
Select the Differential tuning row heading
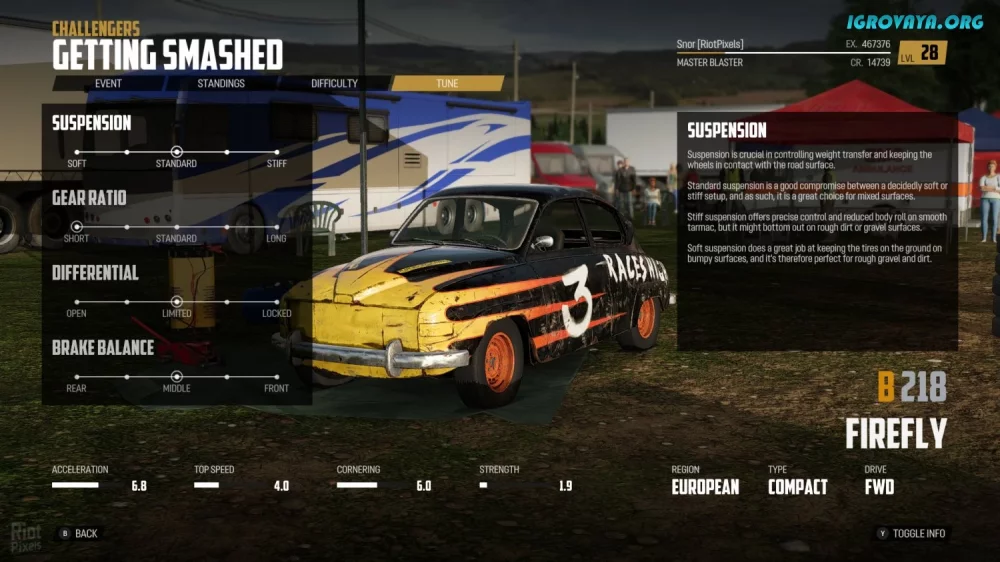[x=95, y=273]
